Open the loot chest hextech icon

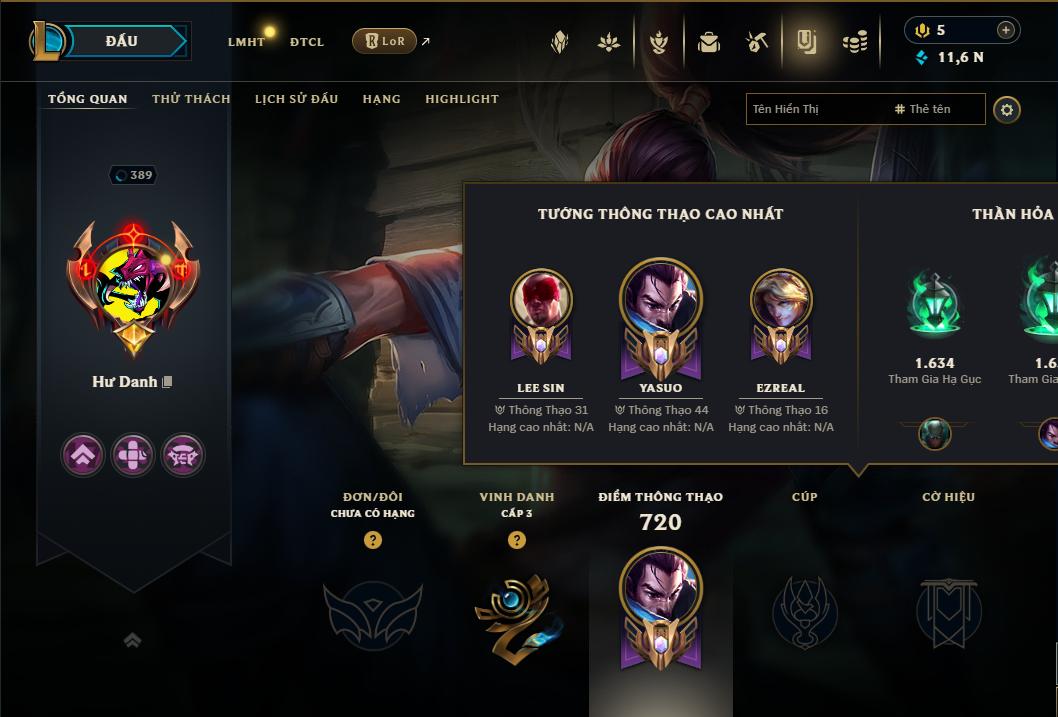(x=756, y=42)
